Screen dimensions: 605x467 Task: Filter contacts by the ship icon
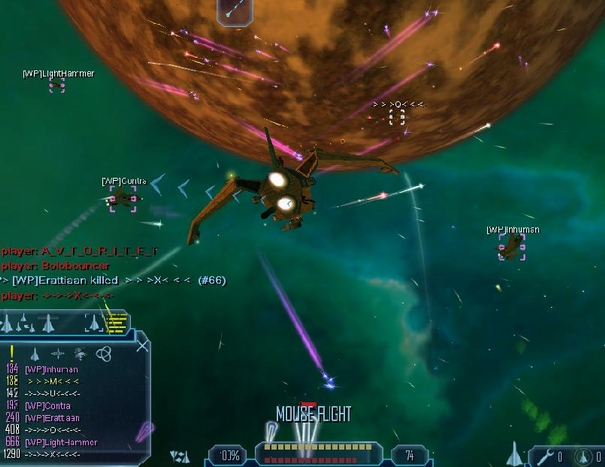34,354
